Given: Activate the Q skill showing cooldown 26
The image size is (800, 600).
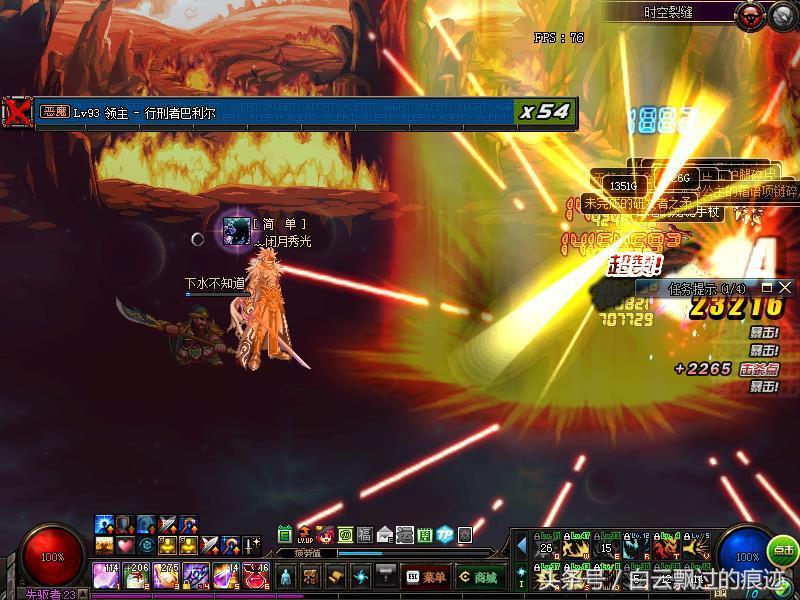Looking at the screenshot, I should coord(546,547).
